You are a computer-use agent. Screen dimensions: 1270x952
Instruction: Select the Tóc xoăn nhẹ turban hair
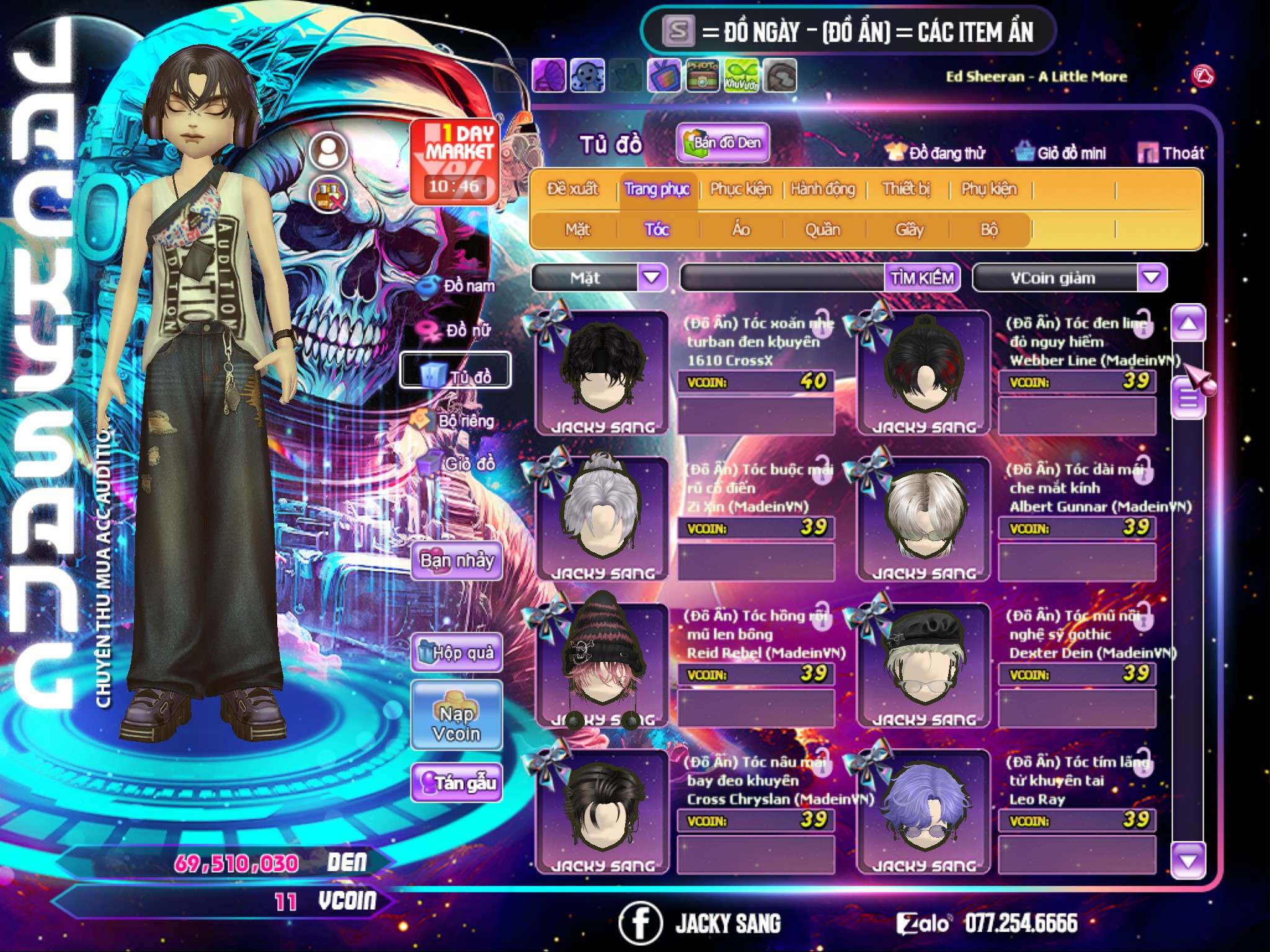tap(602, 372)
